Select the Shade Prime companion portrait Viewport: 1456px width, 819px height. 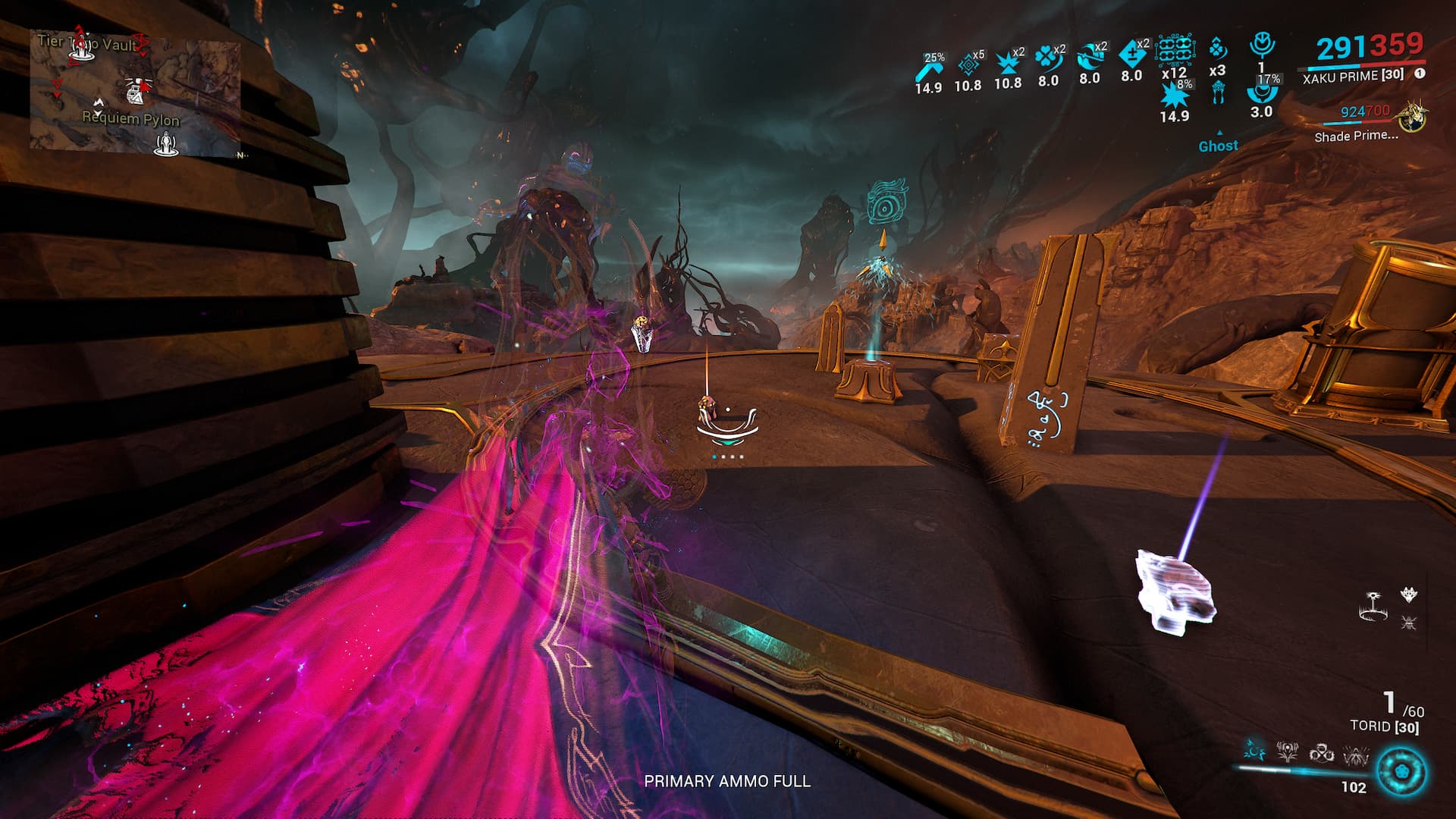coord(1412,118)
